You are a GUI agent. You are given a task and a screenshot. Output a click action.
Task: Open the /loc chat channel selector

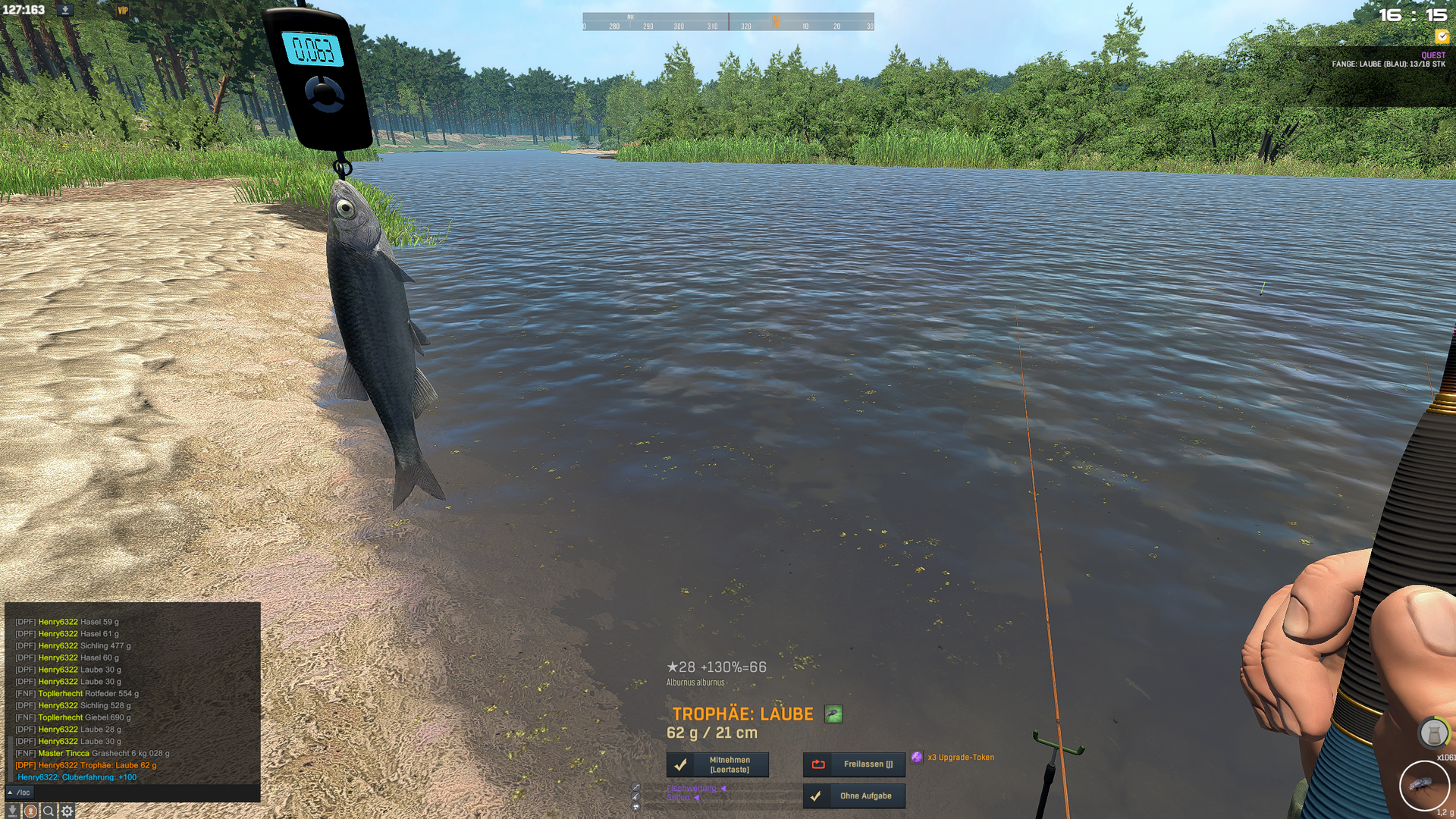point(20,792)
